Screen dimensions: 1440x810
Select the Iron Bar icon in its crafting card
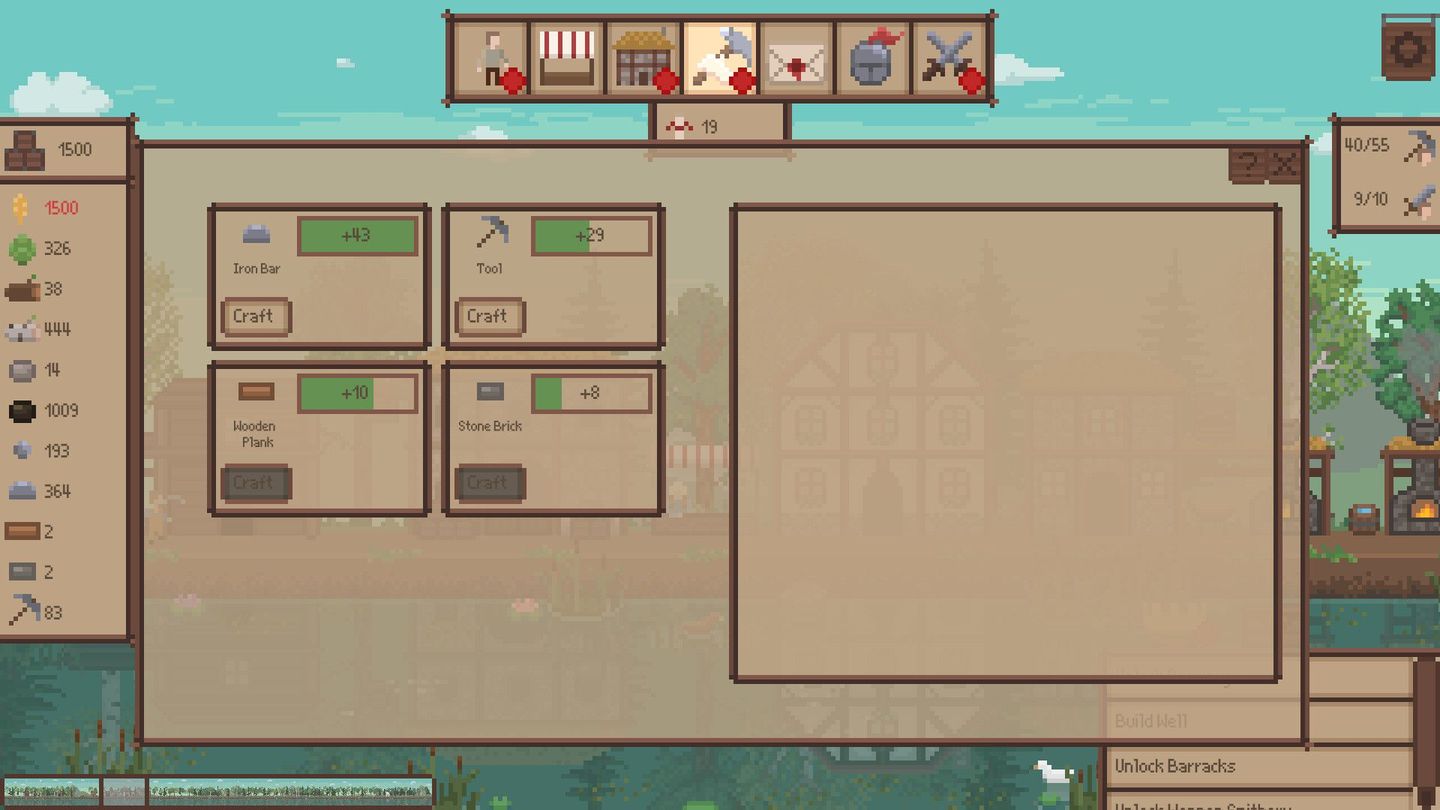256,235
